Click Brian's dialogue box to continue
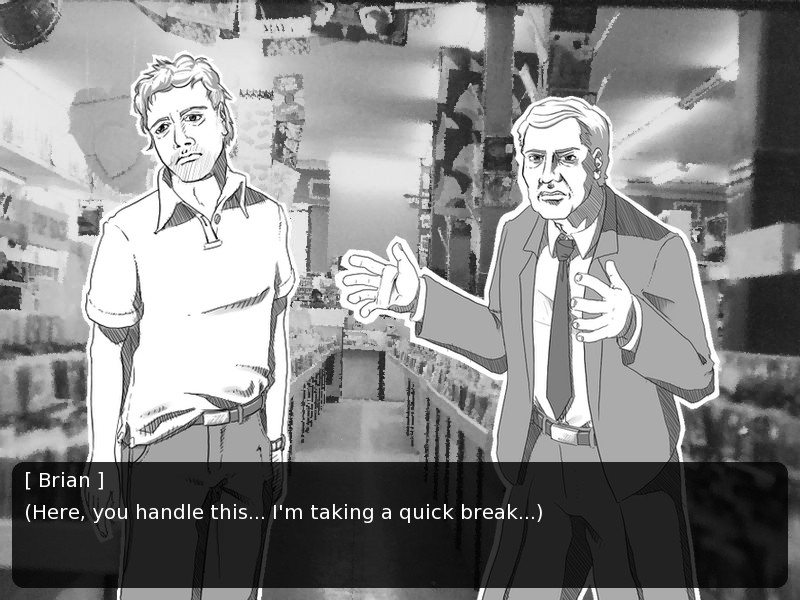Screen dimensions: 800x600 pyautogui.click(x=400, y=524)
